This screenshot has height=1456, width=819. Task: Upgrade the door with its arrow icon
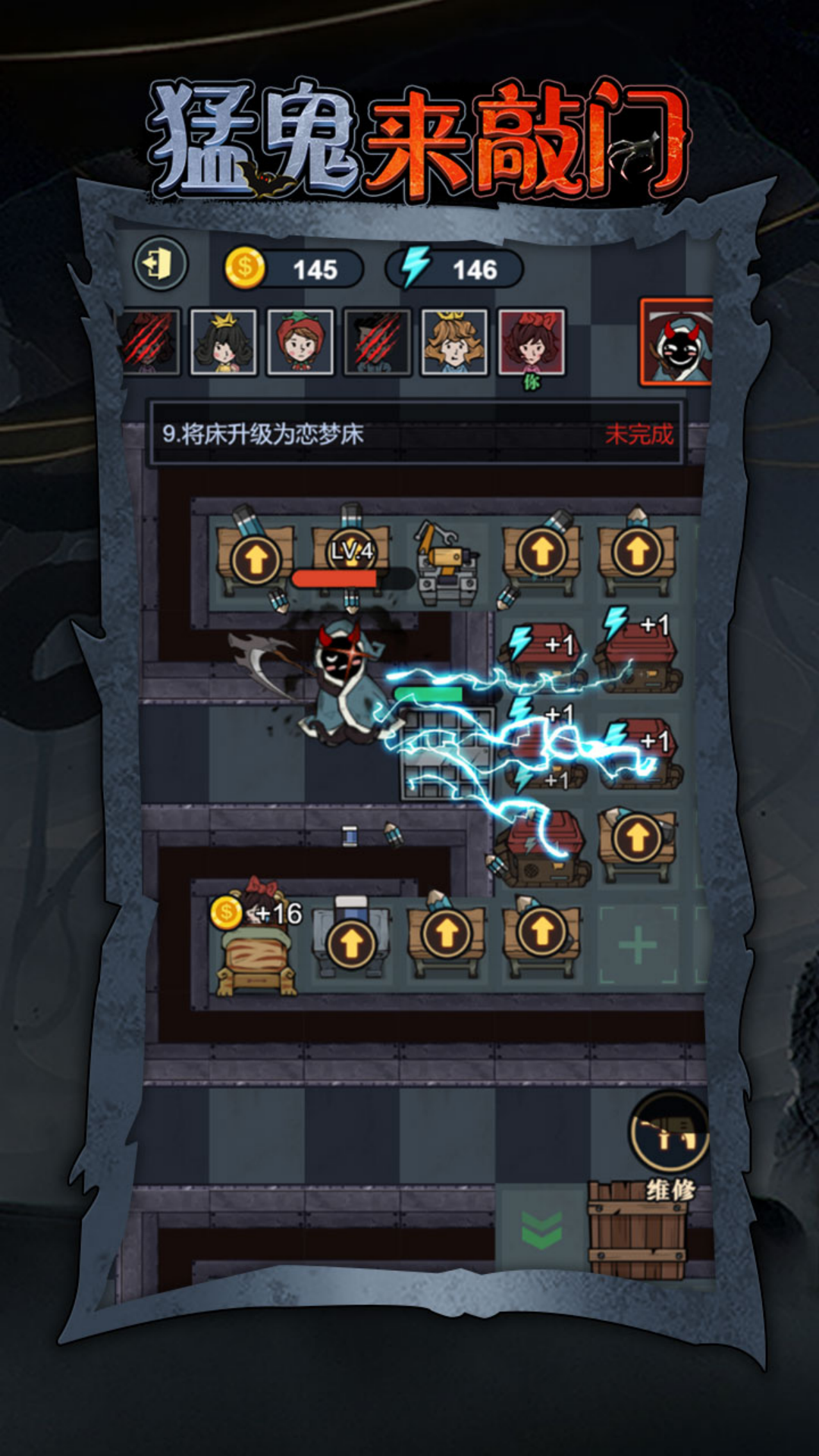point(351,944)
